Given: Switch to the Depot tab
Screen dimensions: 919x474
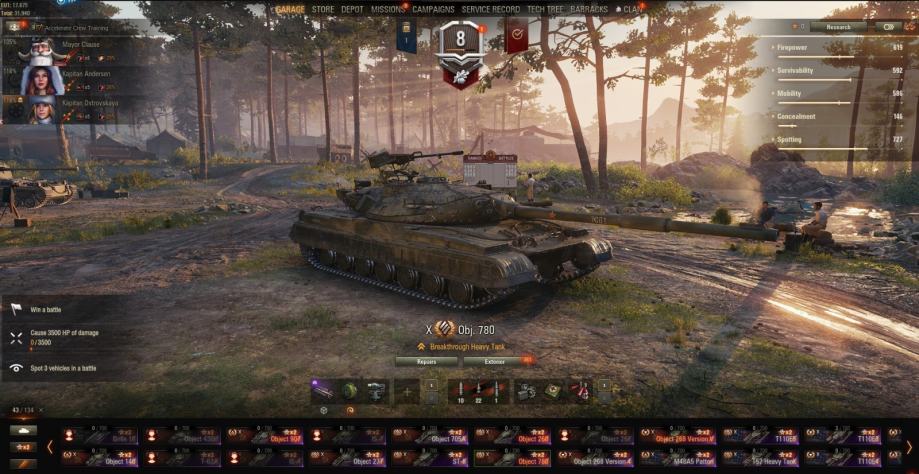Looking at the screenshot, I should (352, 9).
